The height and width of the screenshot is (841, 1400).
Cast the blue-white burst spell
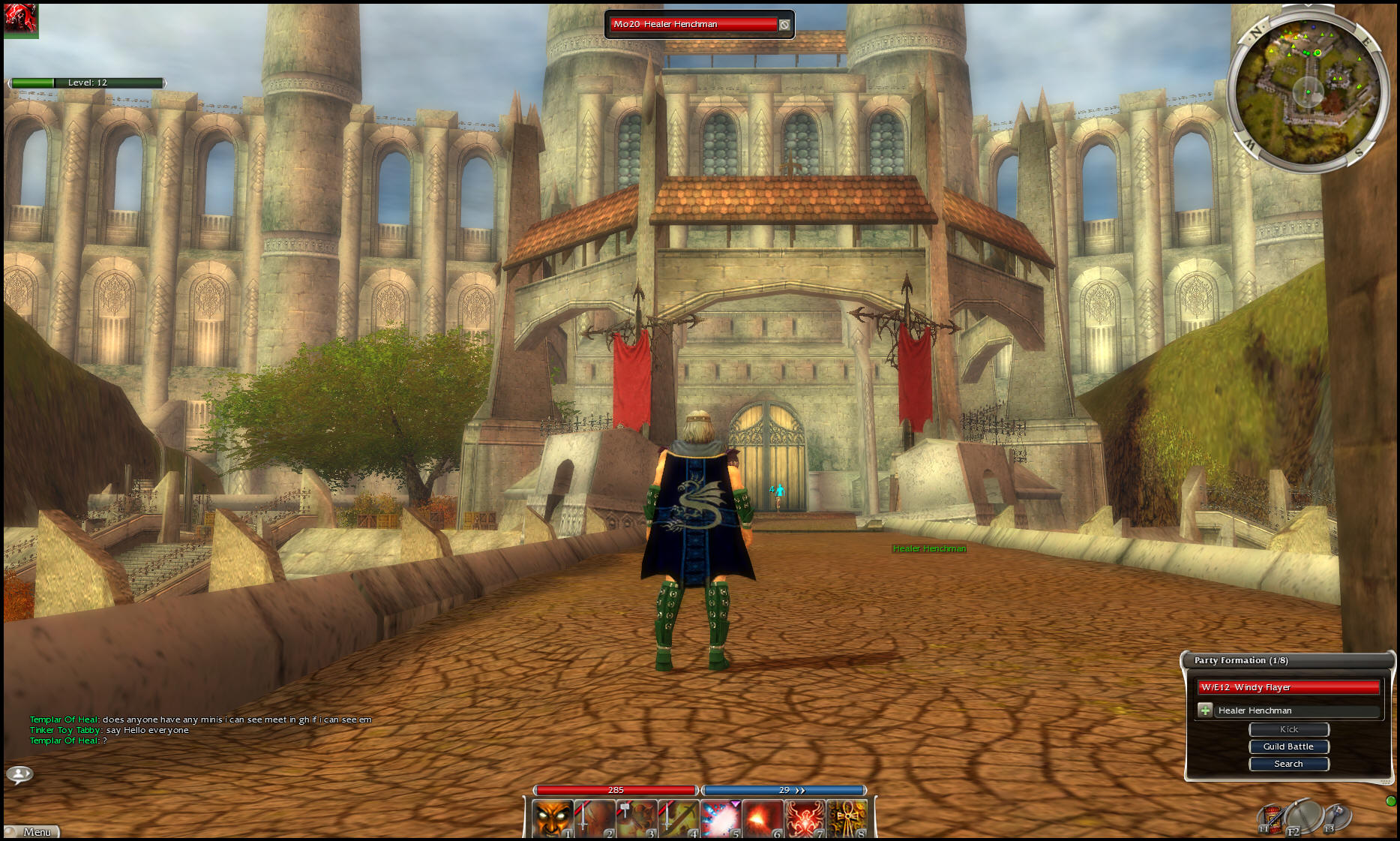click(721, 818)
